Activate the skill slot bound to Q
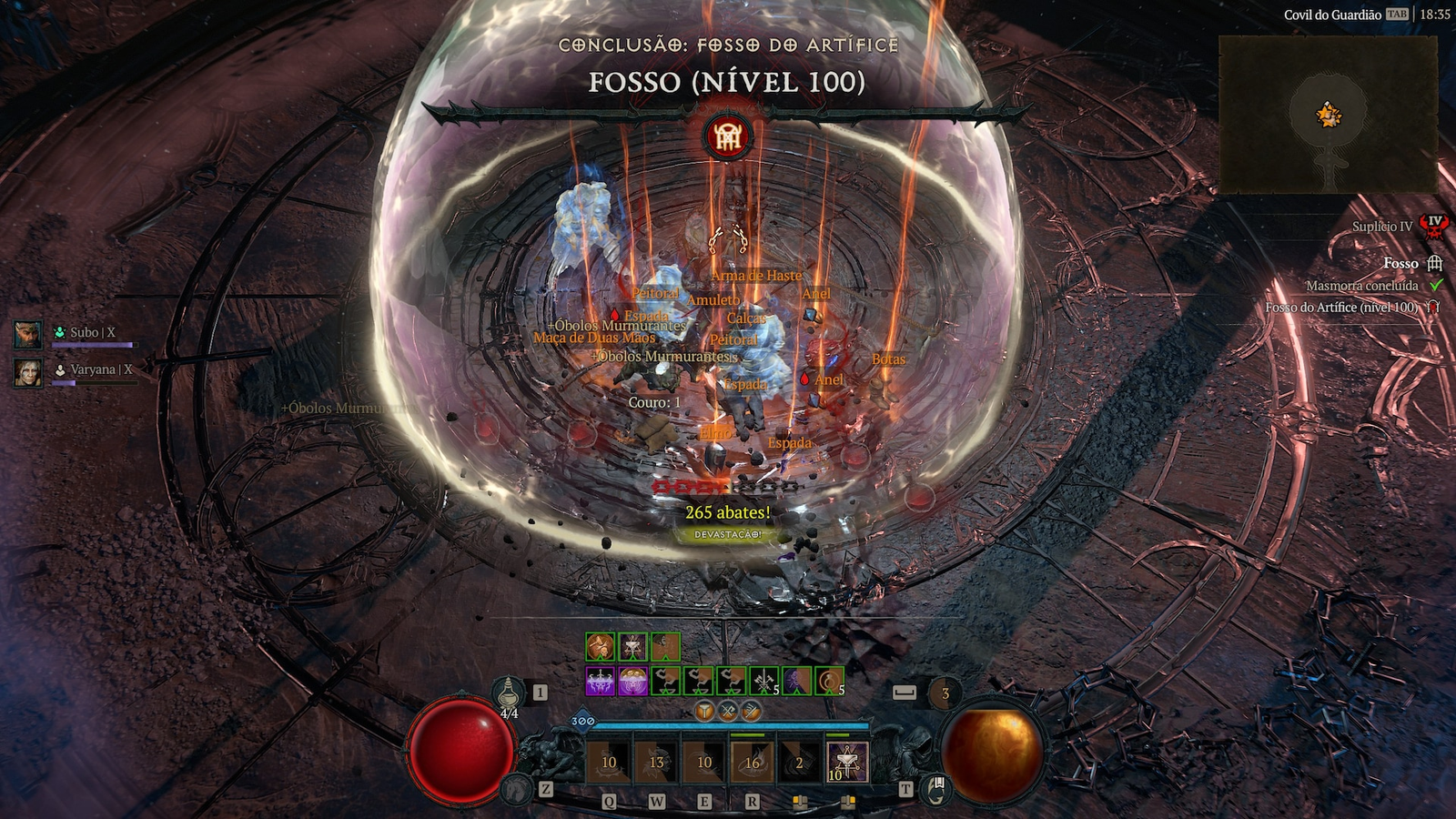This screenshot has width=1456, height=819. click(609, 763)
